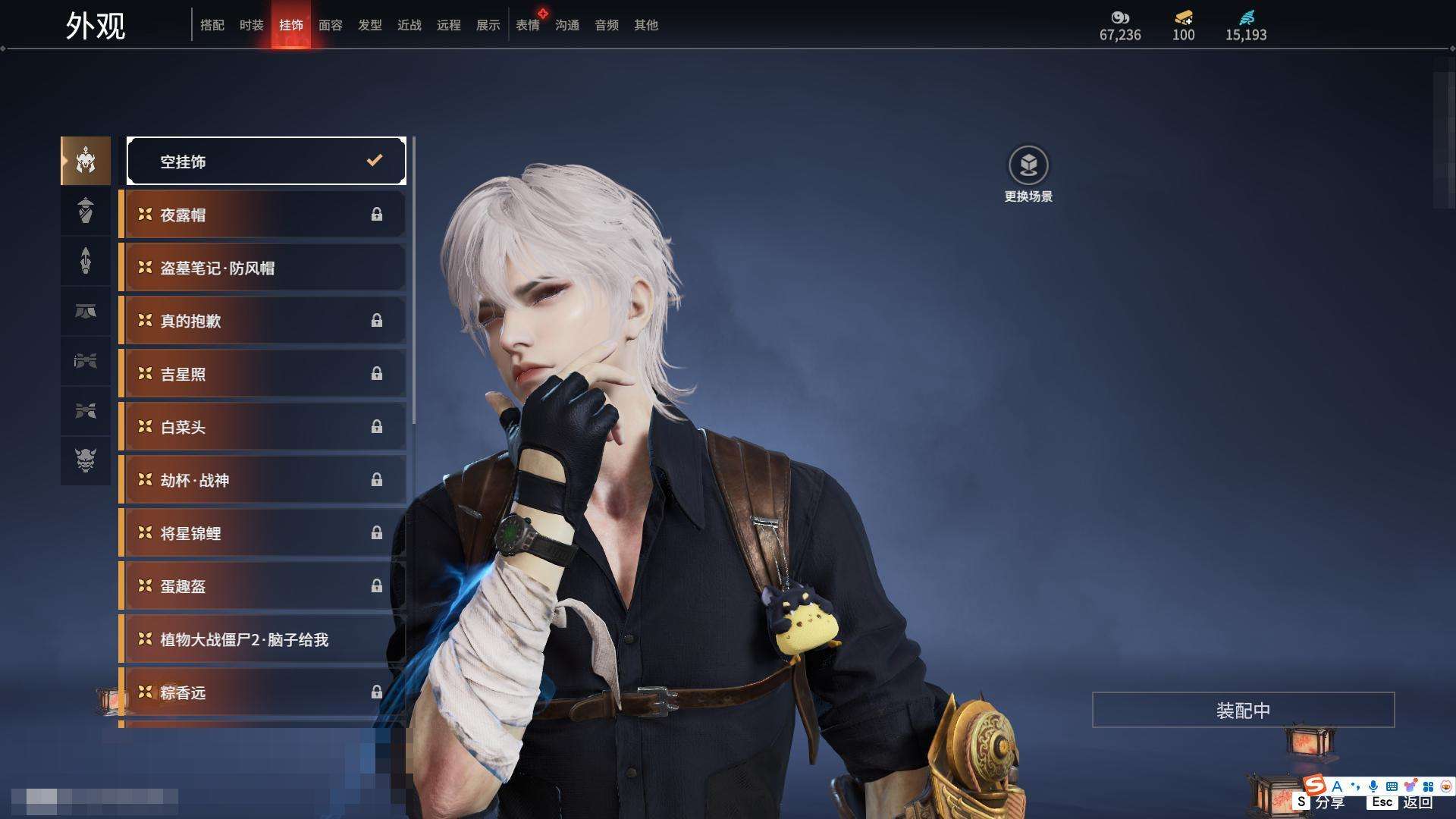The height and width of the screenshot is (819, 1456).
Task: Switch to the 音频 tab
Action: click(x=606, y=25)
